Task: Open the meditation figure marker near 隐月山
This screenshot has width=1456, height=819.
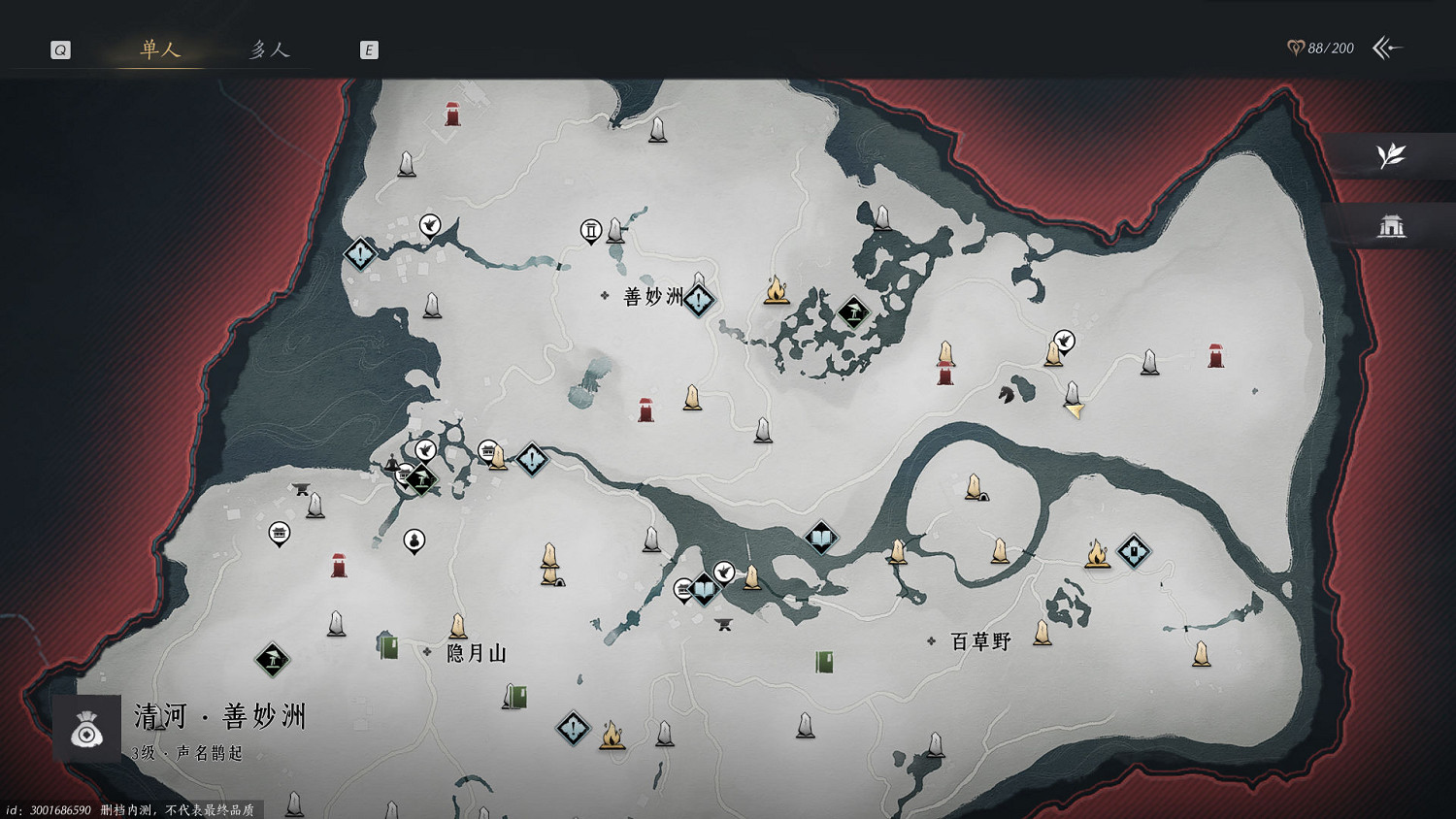Action: [413, 541]
